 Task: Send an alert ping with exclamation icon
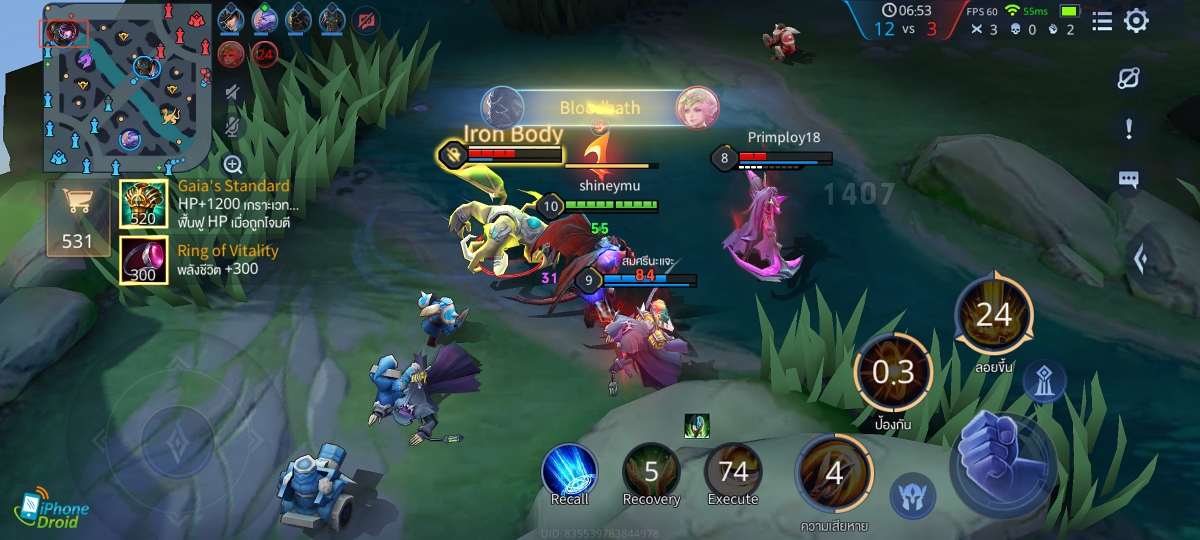point(1129,129)
